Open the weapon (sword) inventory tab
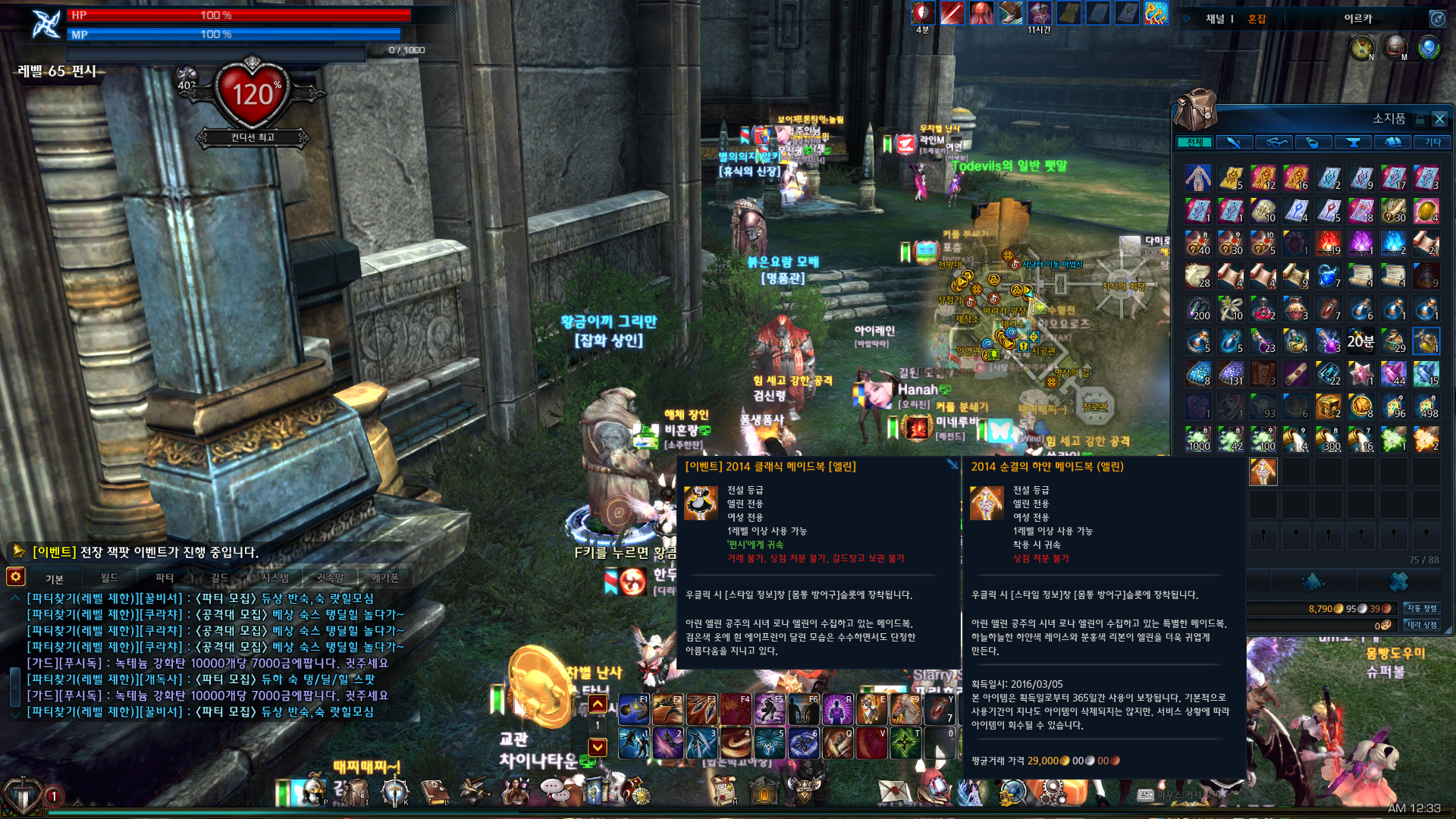The height and width of the screenshot is (819, 1456). point(1234,142)
